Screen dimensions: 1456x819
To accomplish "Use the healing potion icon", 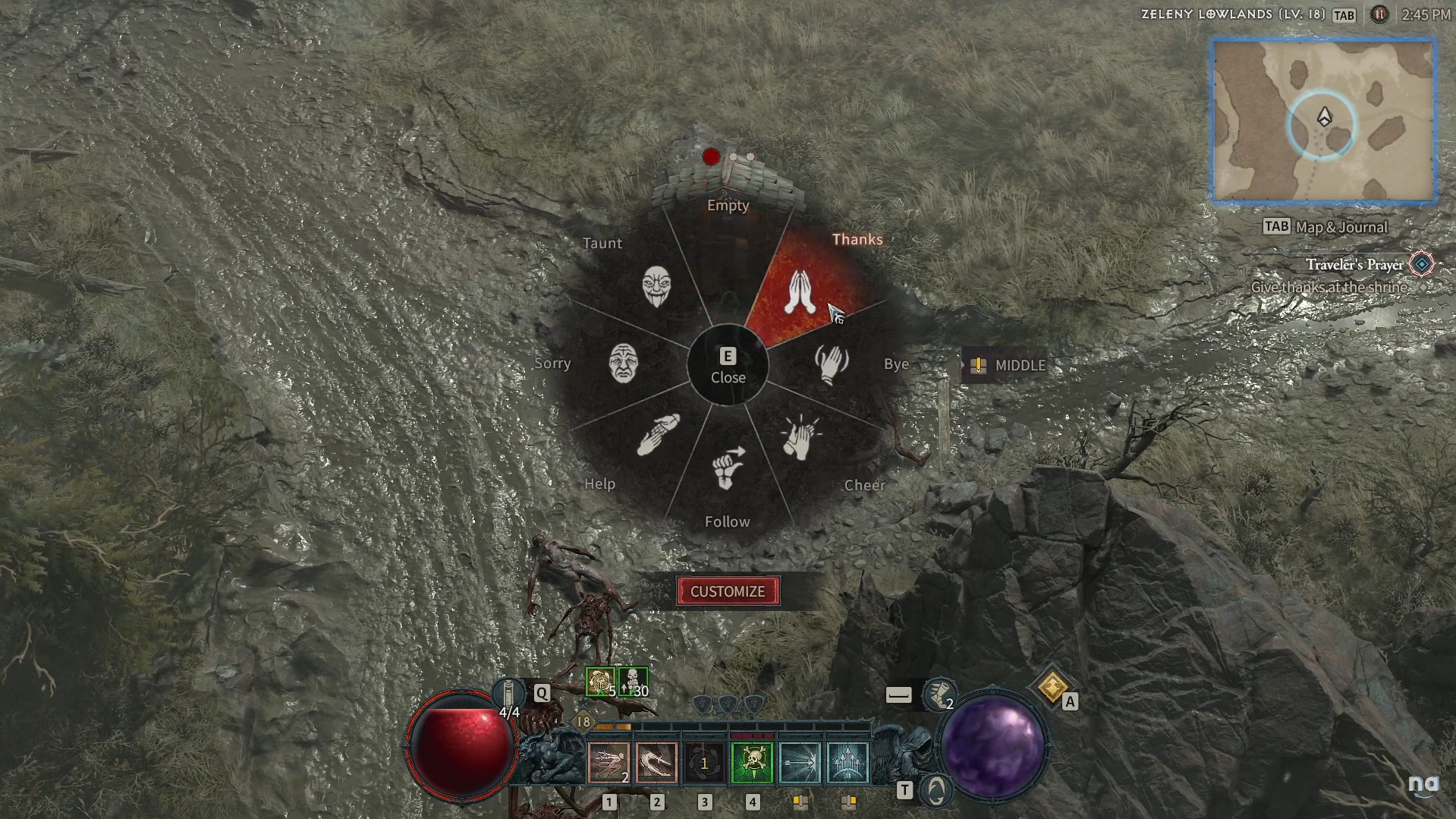I will point(509,693).
